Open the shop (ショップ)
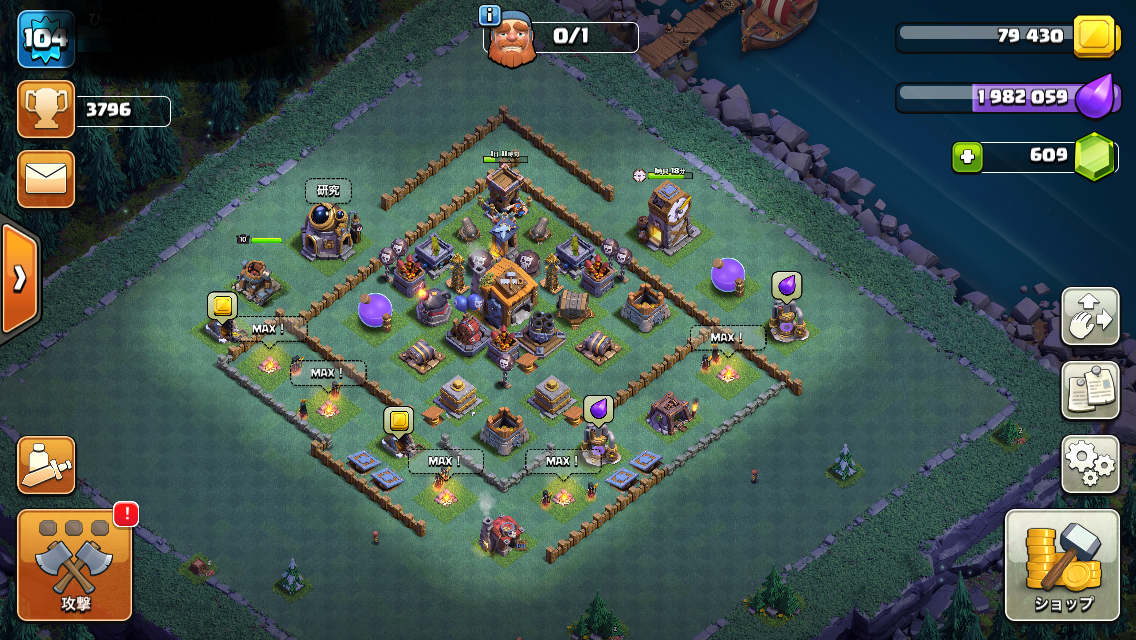1136x640 pixels. (x=1062, y=565)
